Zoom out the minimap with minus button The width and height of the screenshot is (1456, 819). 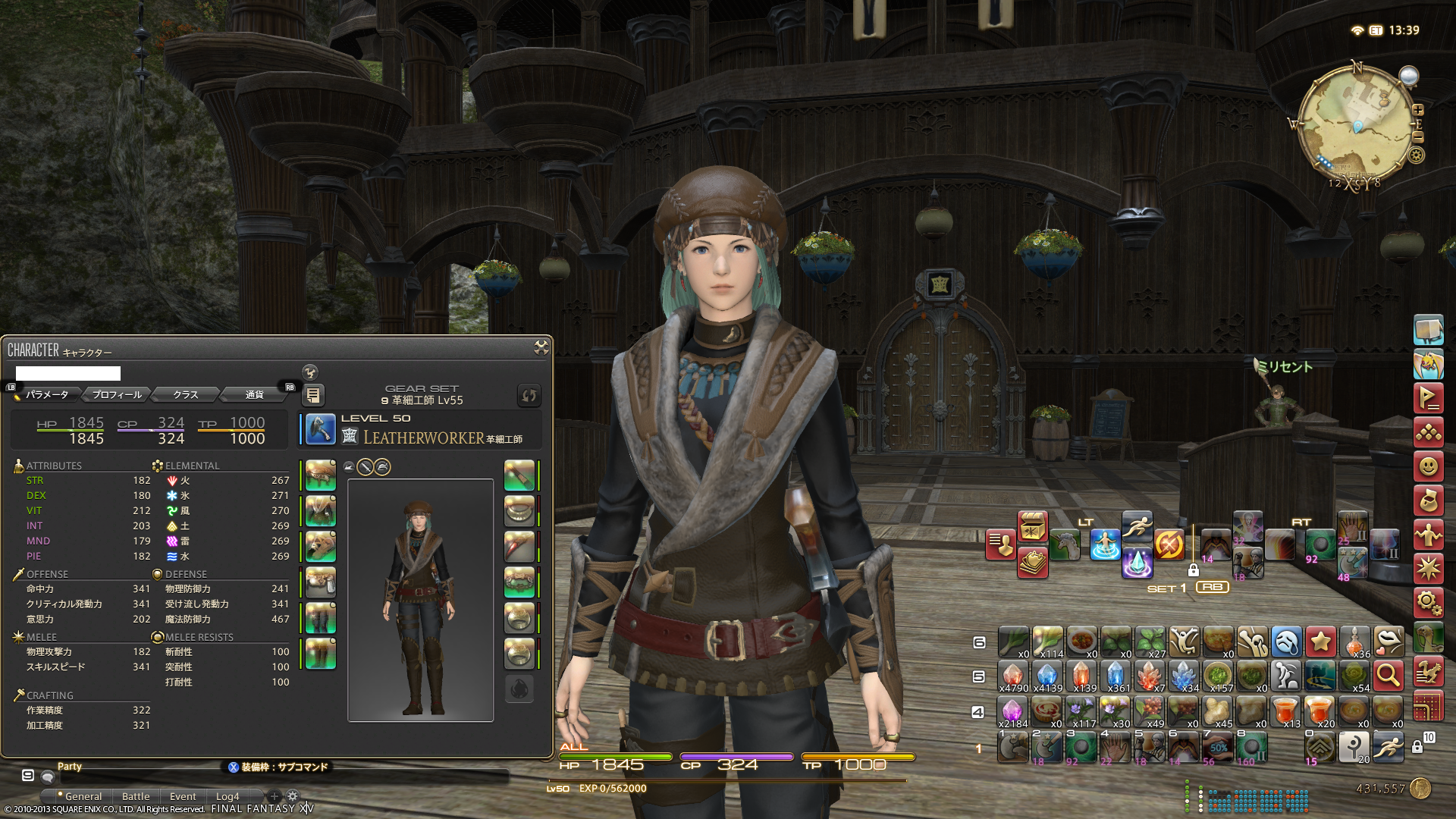pos(1418,137)
